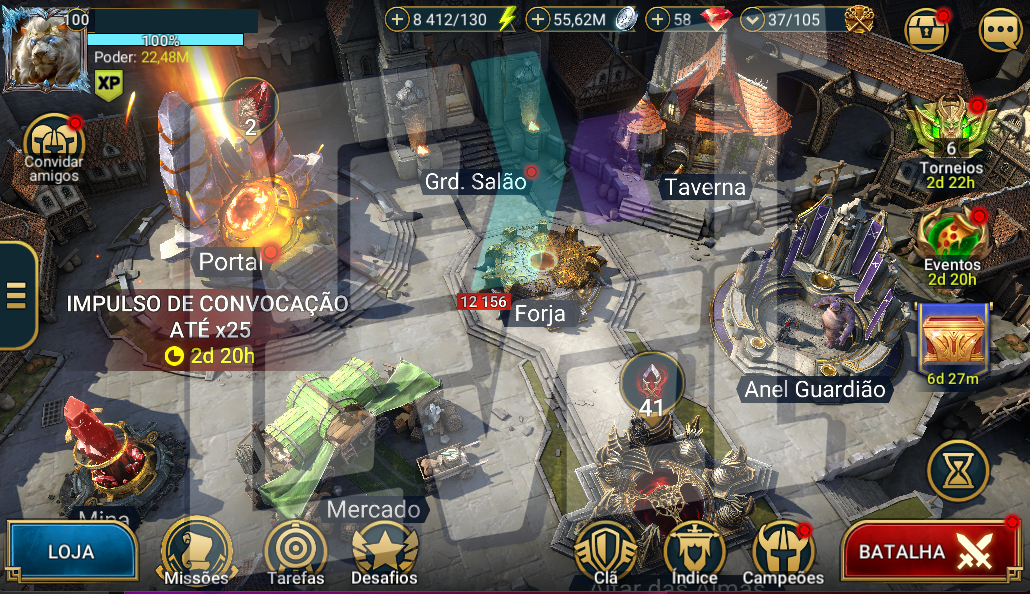The width and height of the screenshot is (1030, 594).
Task: Open the treasure chest inbox icon
Action: (927, 30)
